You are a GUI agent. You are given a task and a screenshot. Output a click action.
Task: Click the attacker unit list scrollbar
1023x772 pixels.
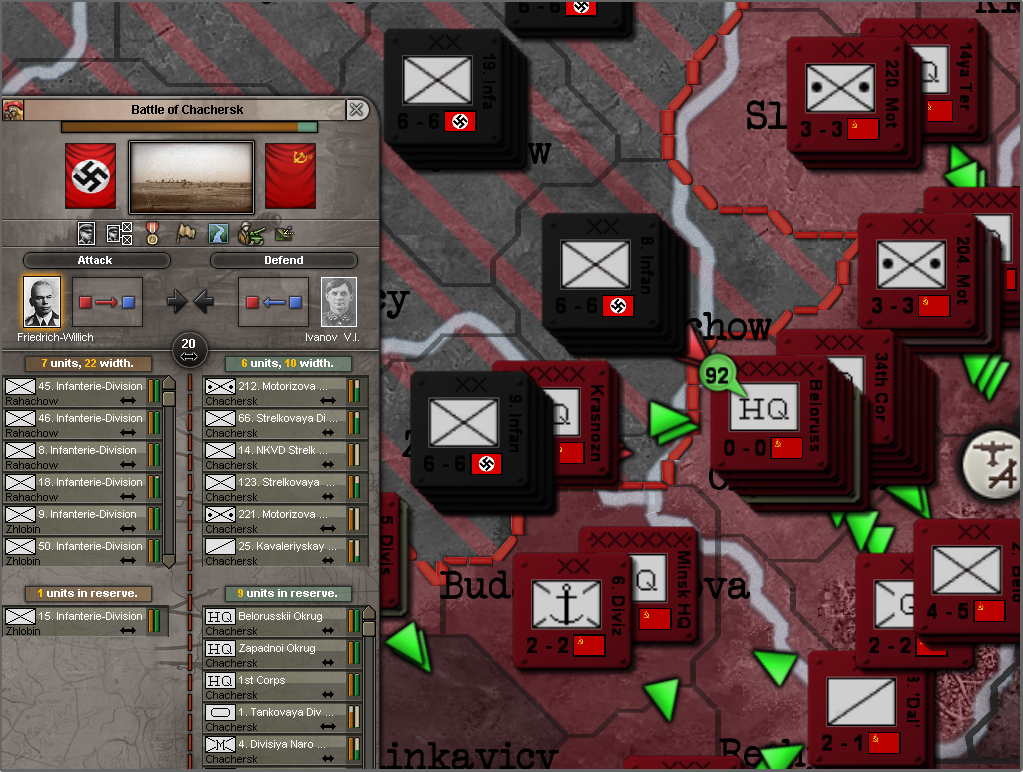[x=169, y=470]
